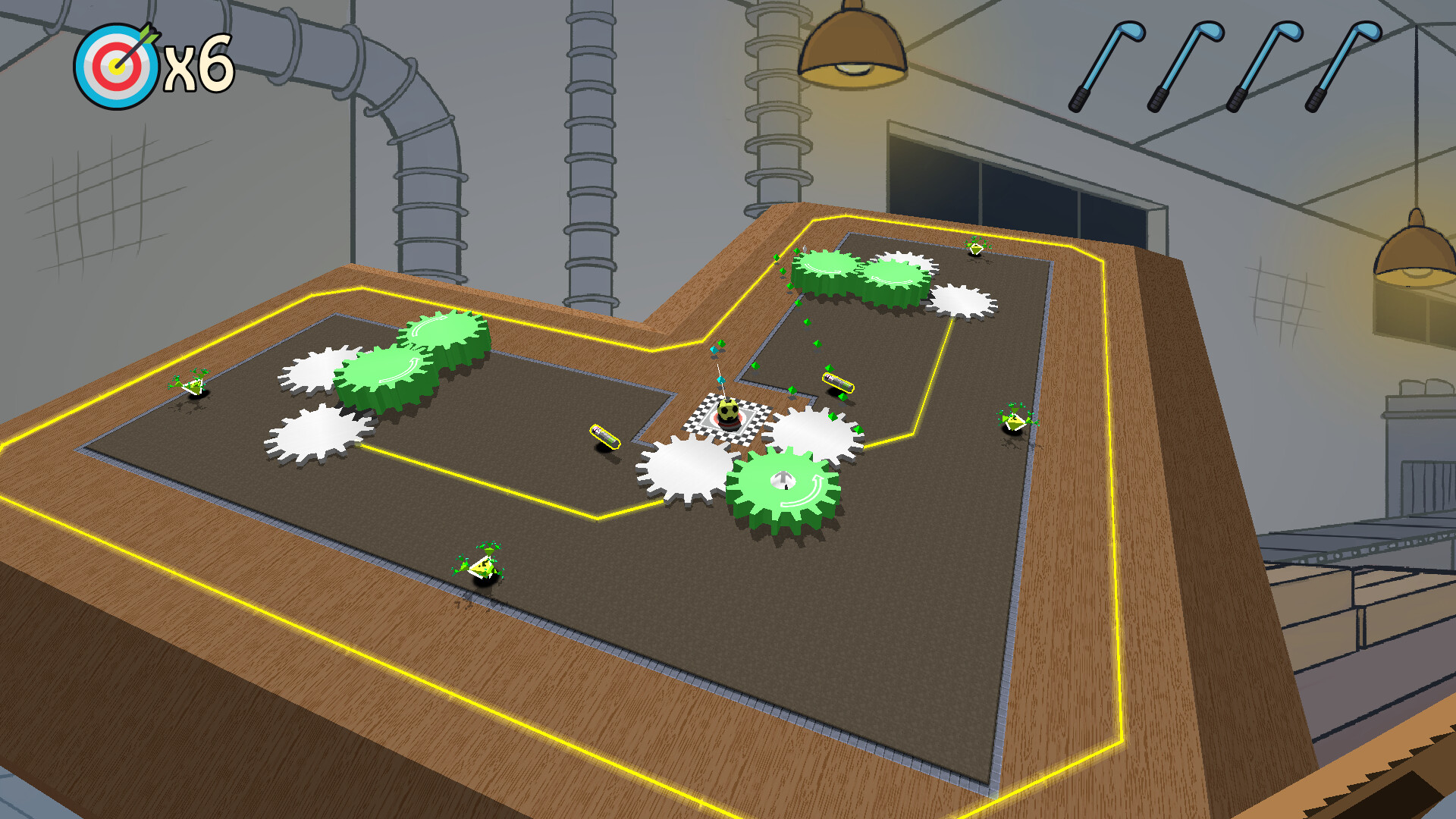The width and height of the screenshot is (1456, 819).
Task: Click the battery pickup on the right path
Action: click(x=838, y=383)
